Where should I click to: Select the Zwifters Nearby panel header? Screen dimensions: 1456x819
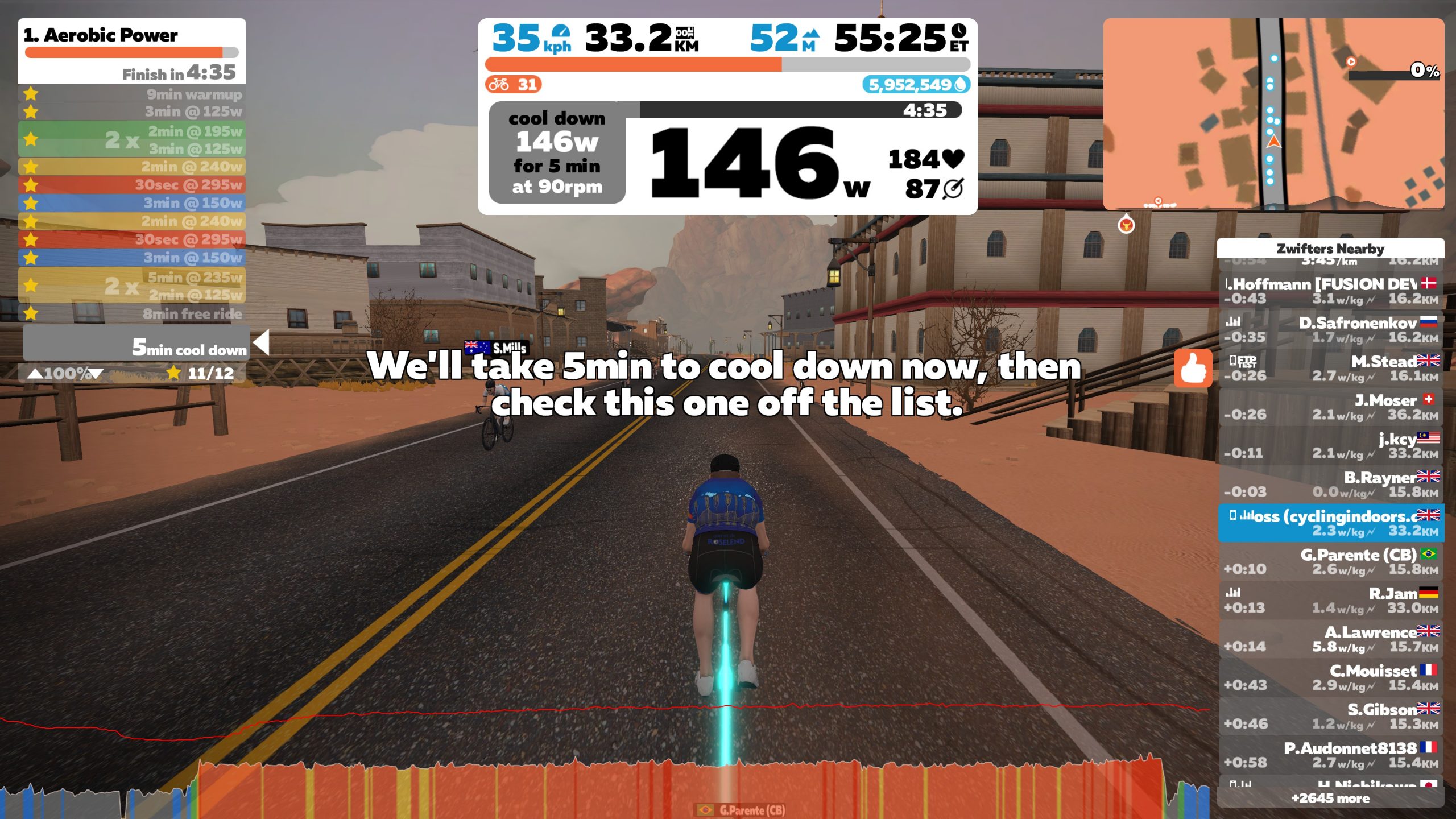tap(1331, 249)
